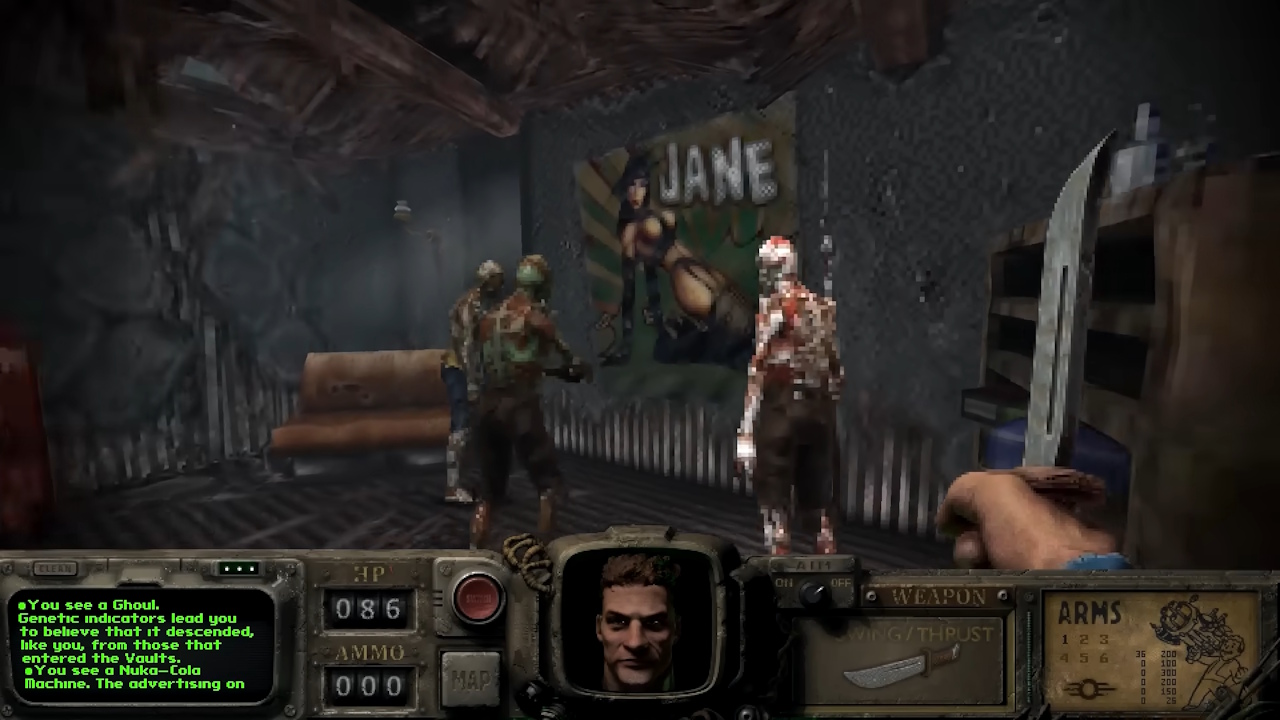This screenshot has height=720, width=1280.
Task: Click the WEAPON panel nameplate
Action: 938,594
